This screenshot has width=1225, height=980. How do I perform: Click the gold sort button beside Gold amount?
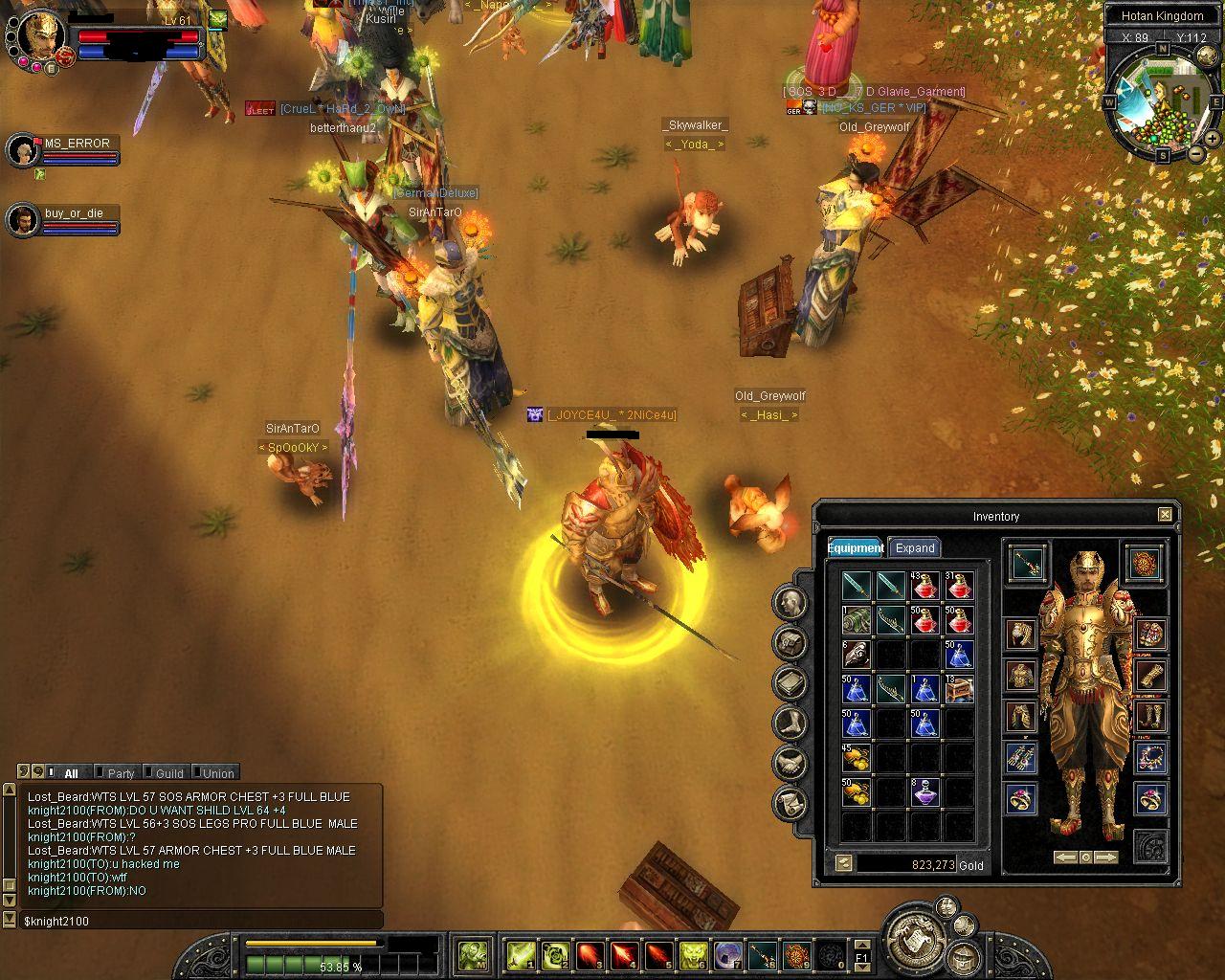[843, 863]
